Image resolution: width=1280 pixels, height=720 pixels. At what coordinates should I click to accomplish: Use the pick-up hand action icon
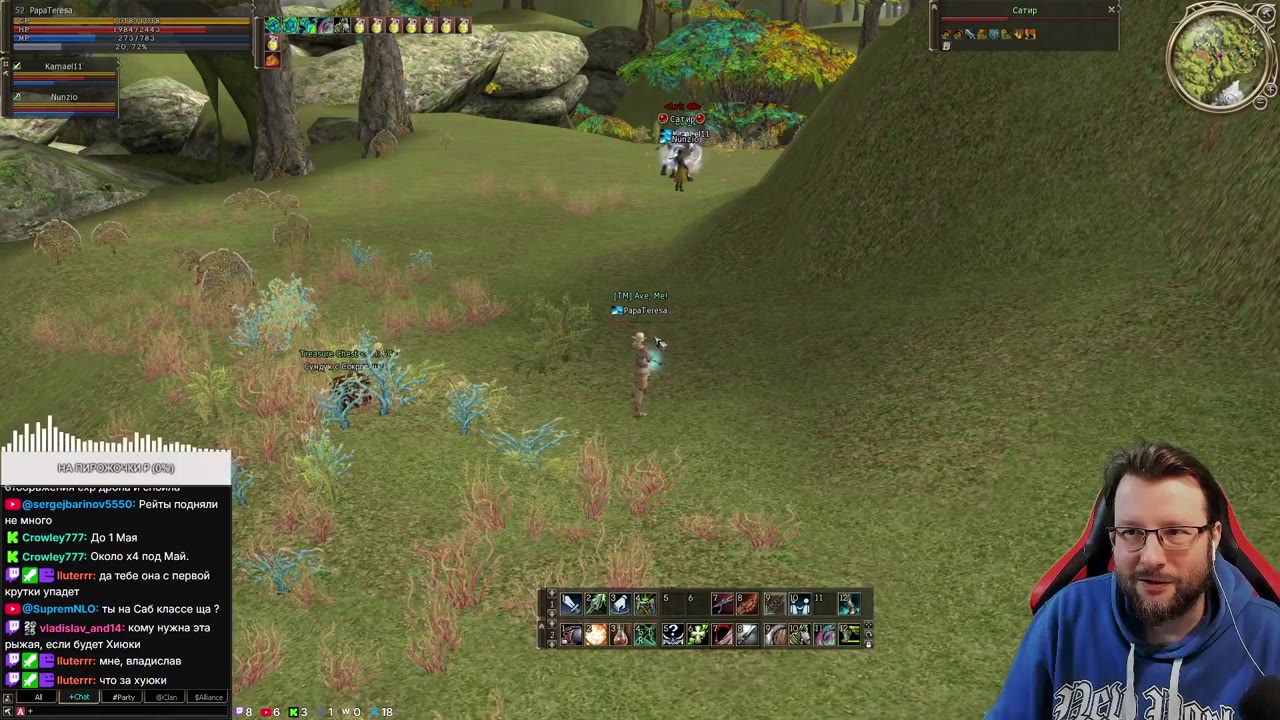[x=620, y=603]
